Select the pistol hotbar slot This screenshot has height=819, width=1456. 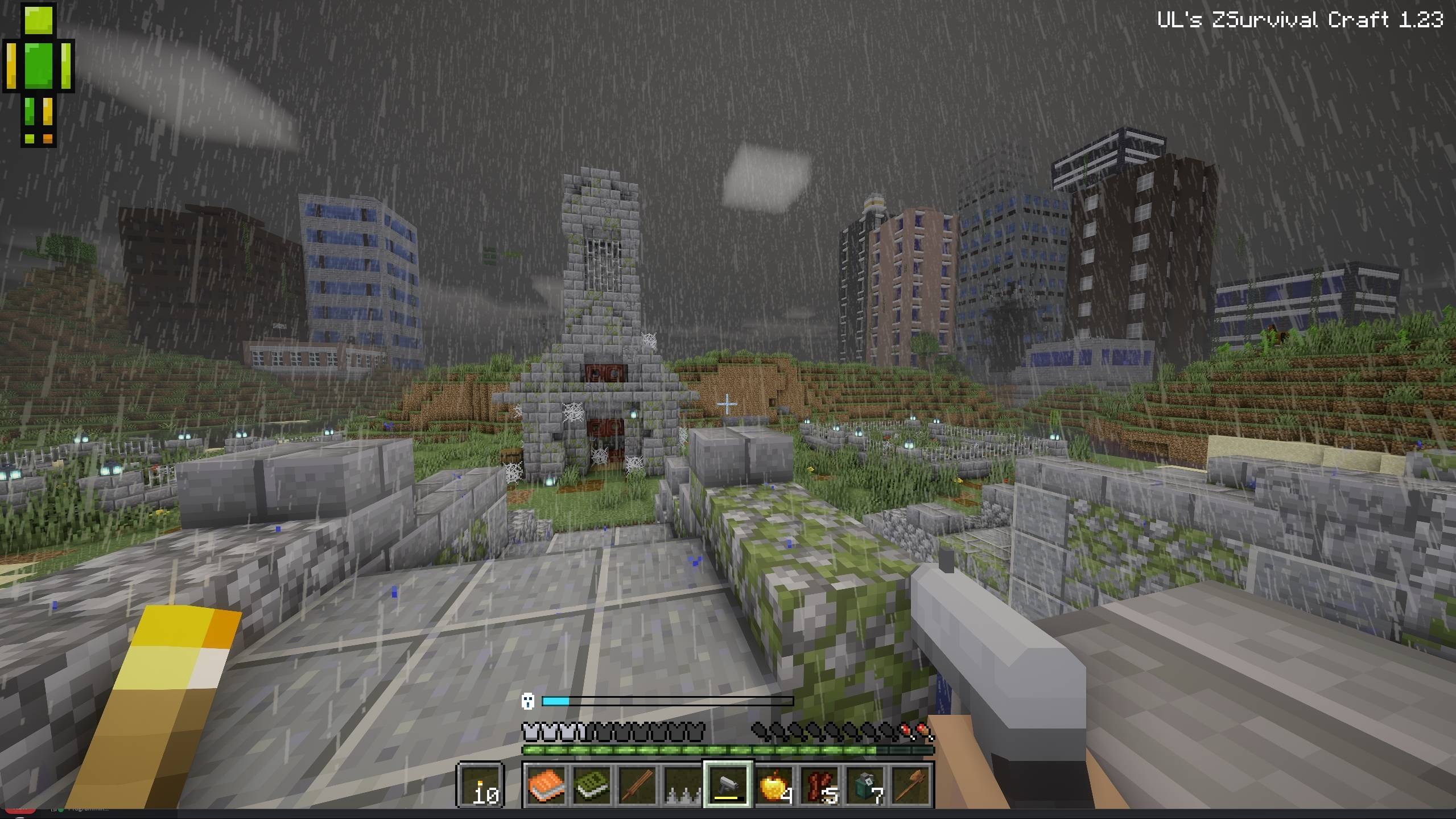tap(728, 785)
